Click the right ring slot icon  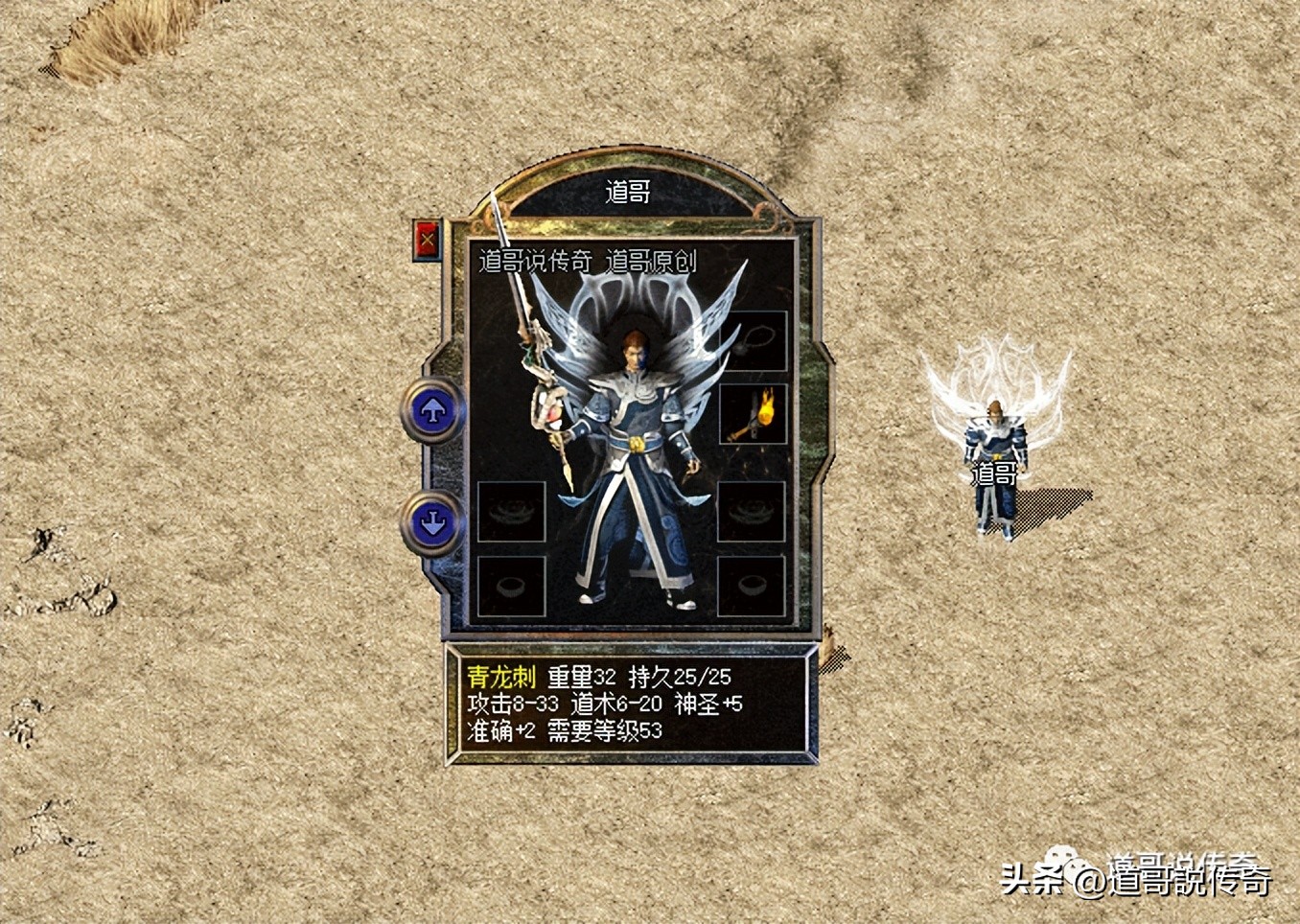click(x=752, y=587)
